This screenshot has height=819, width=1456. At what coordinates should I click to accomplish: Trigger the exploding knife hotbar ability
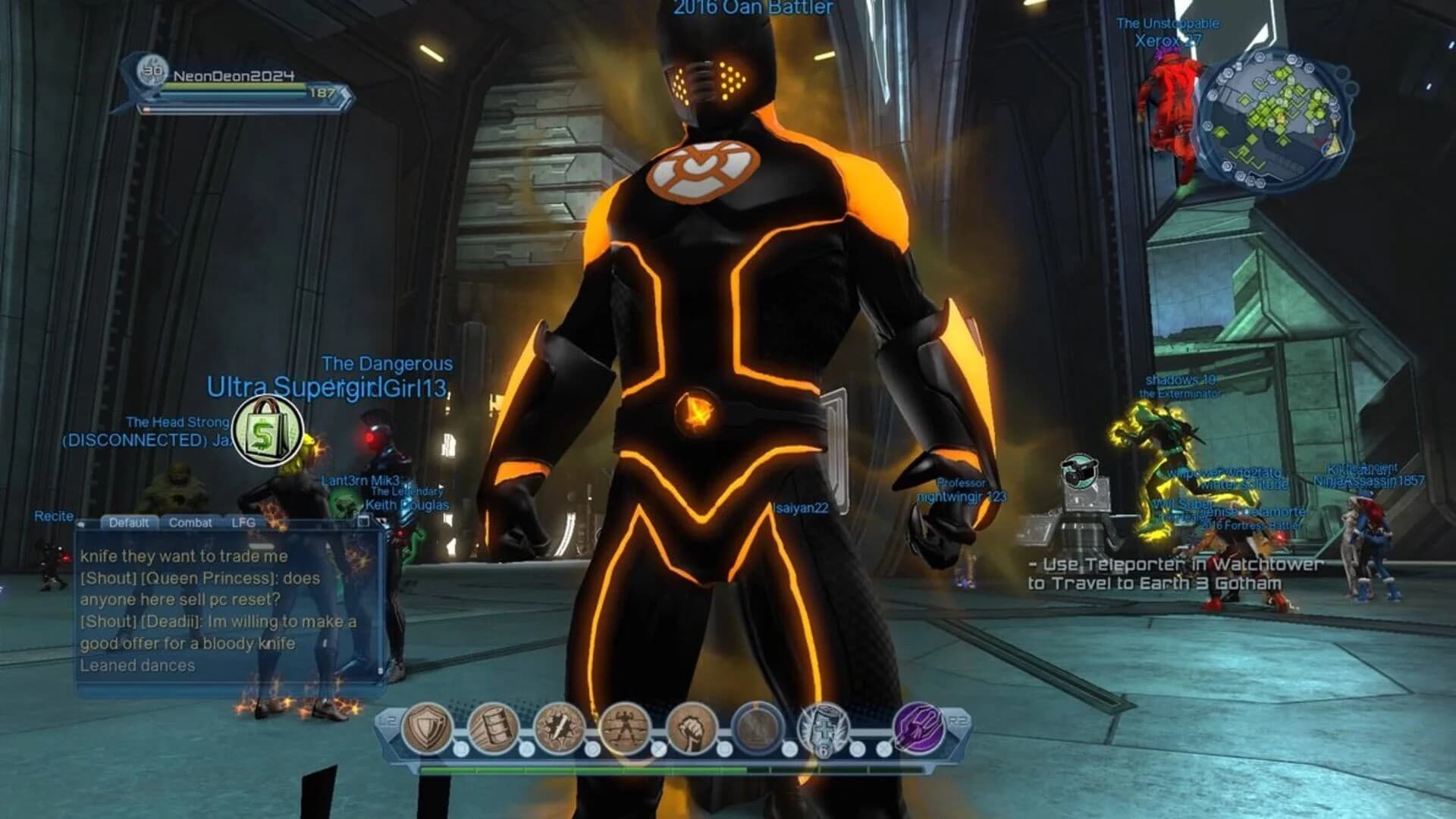(558, 726)
